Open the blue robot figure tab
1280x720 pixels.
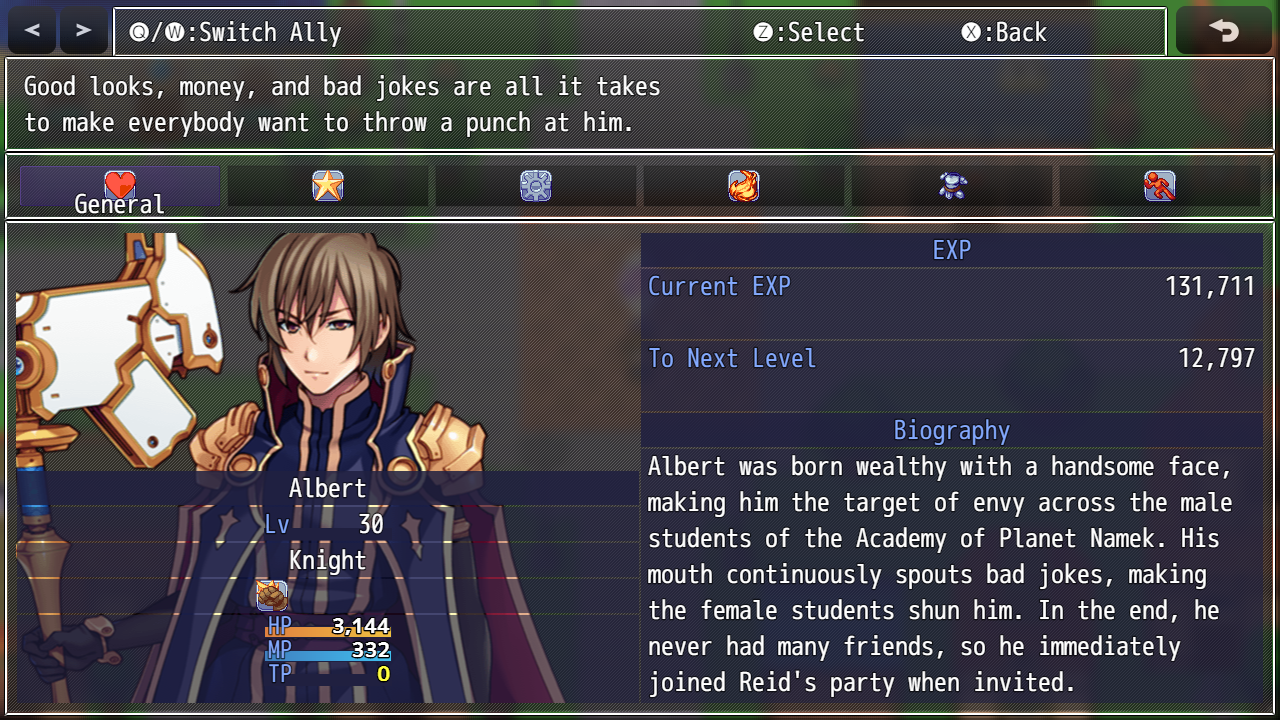tap(952, 186)
